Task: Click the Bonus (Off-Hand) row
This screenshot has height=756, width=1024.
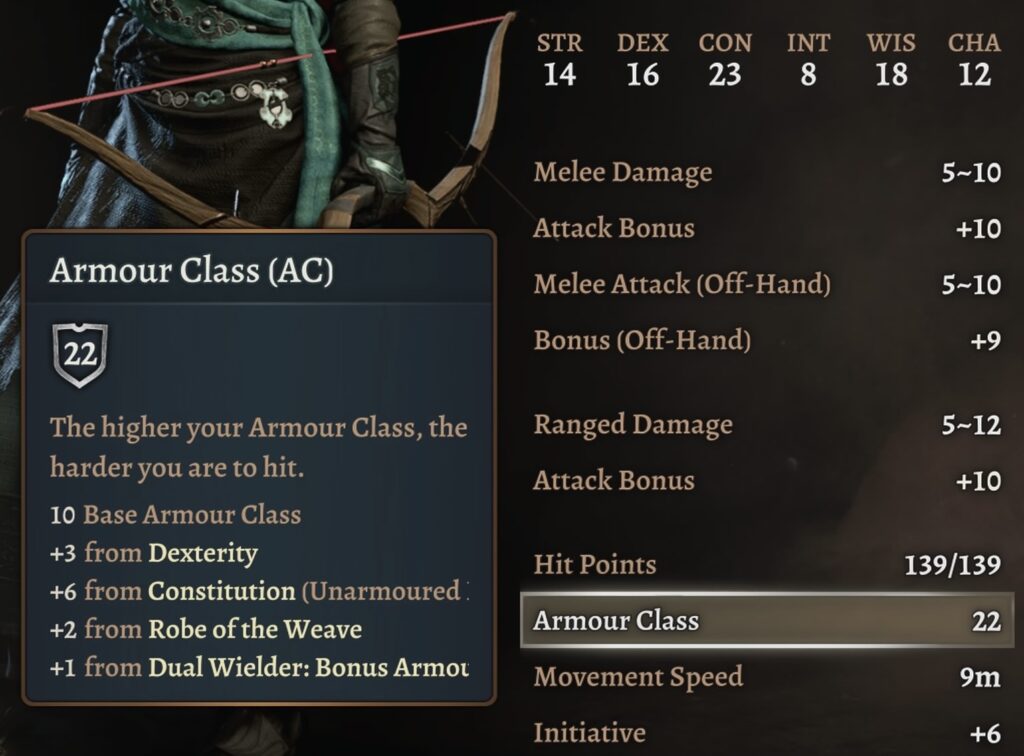Action: pyautogui.click(x=766, y=341)
